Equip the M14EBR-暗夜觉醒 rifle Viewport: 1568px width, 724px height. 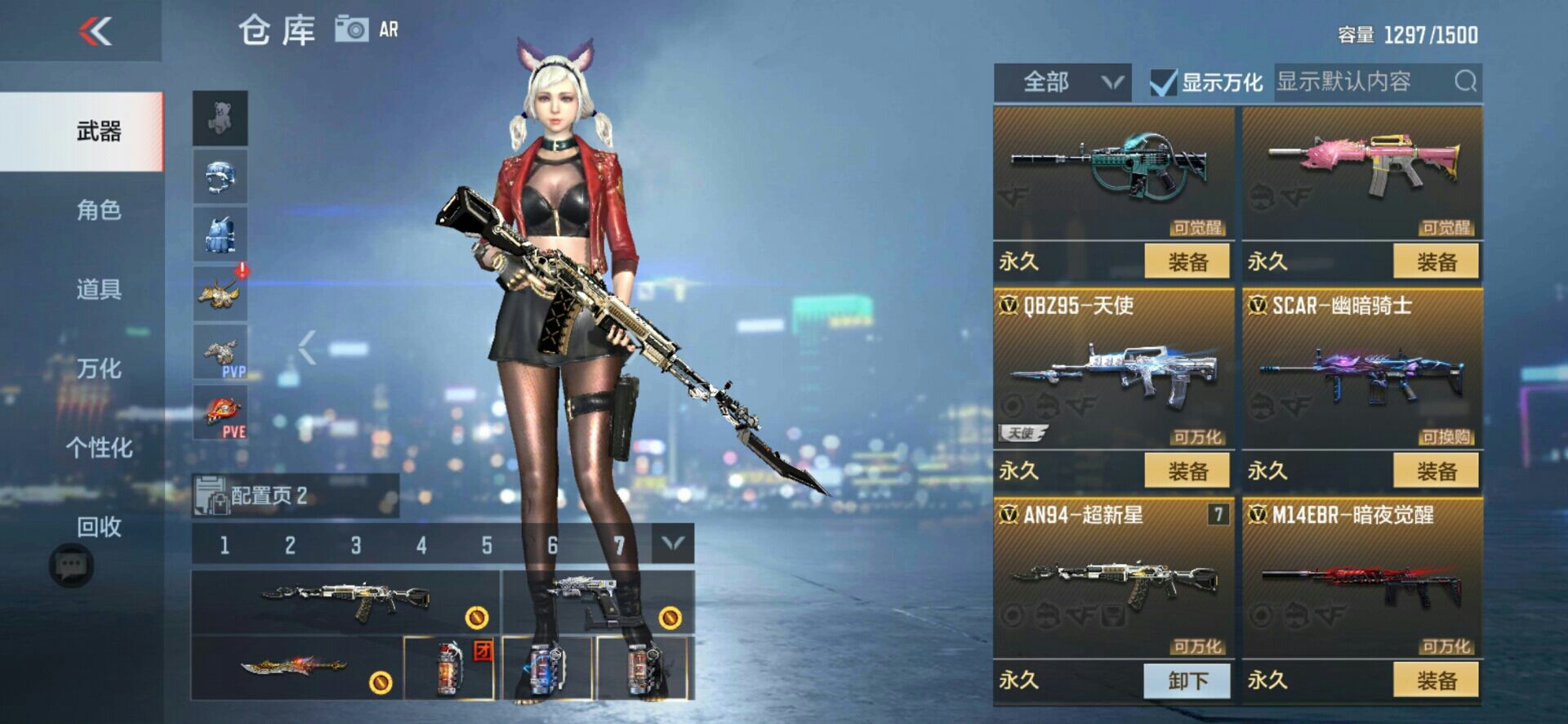pyautogui.click(x=1436, y=681)
